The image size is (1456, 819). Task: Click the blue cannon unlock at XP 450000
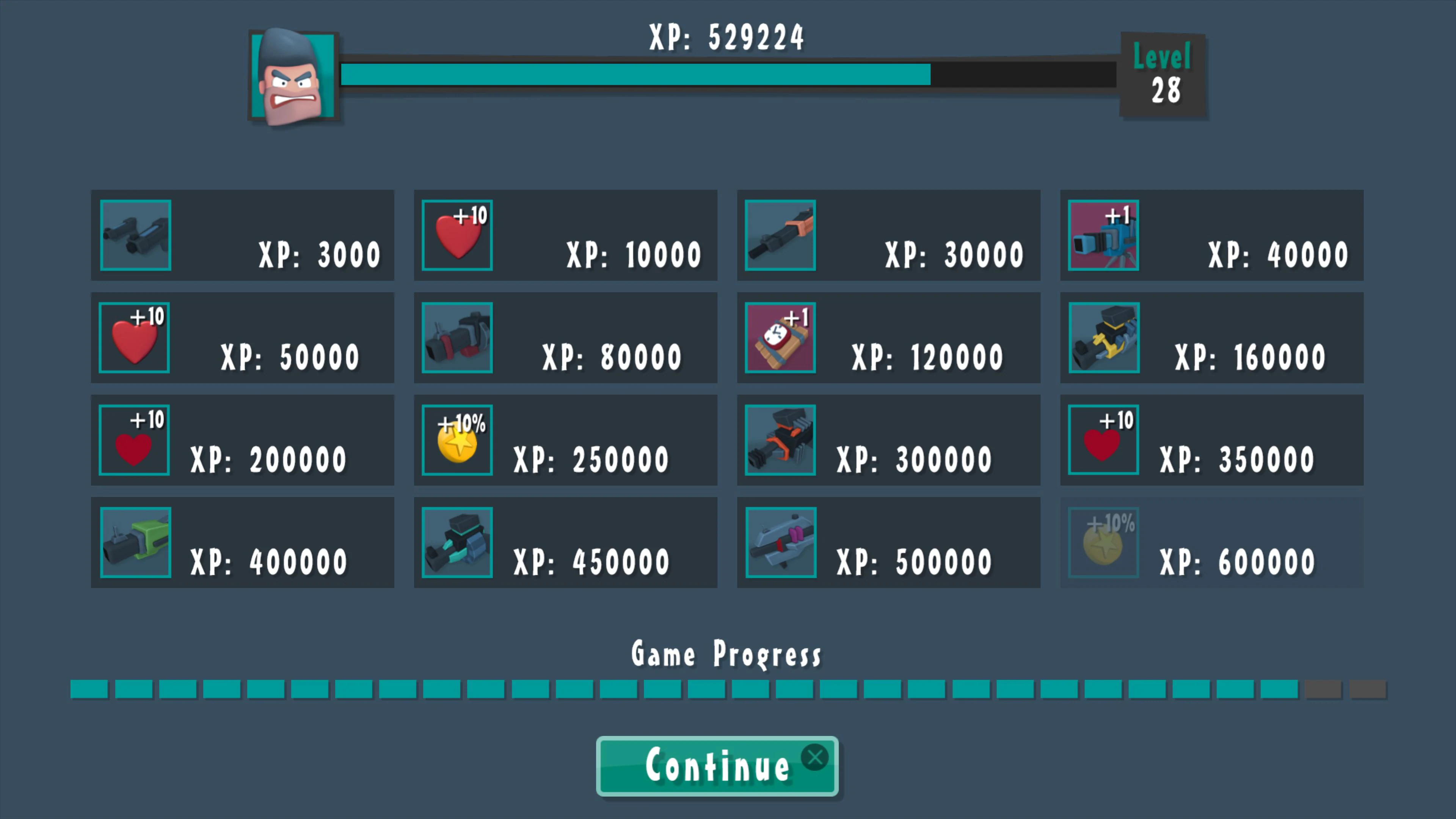tap(457, 543)
